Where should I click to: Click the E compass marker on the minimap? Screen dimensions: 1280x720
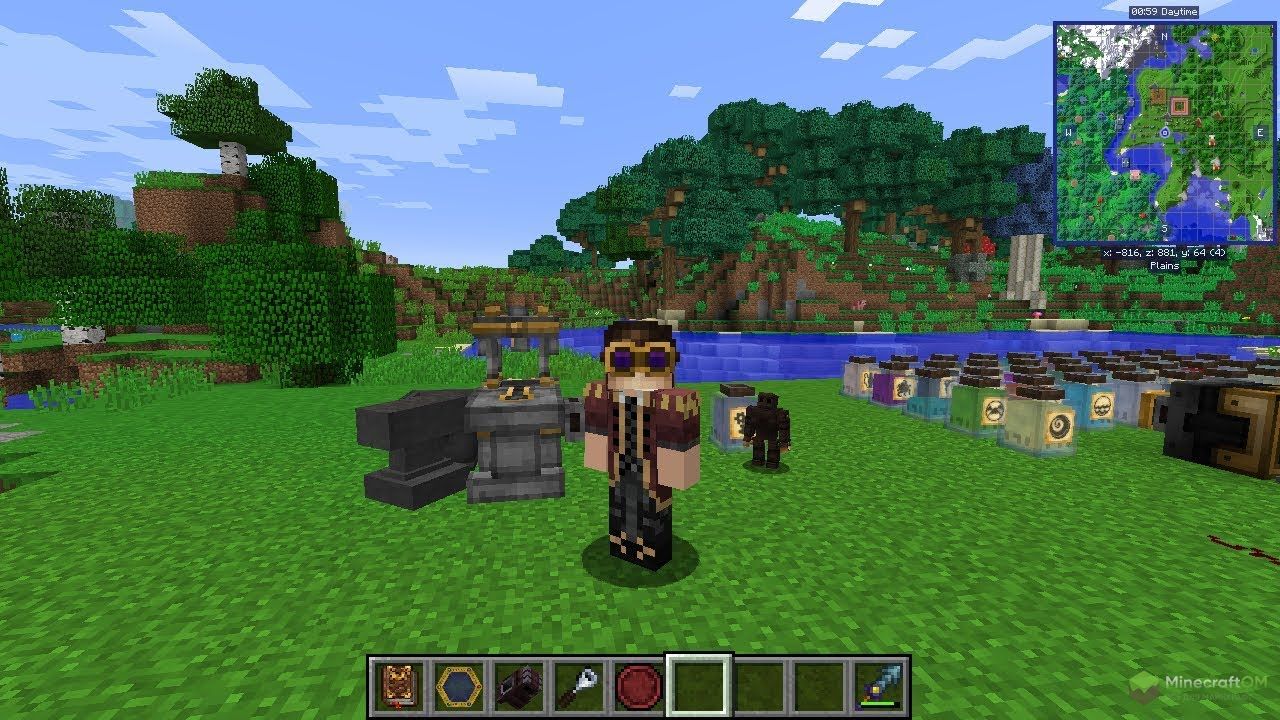click(1259, 132)
